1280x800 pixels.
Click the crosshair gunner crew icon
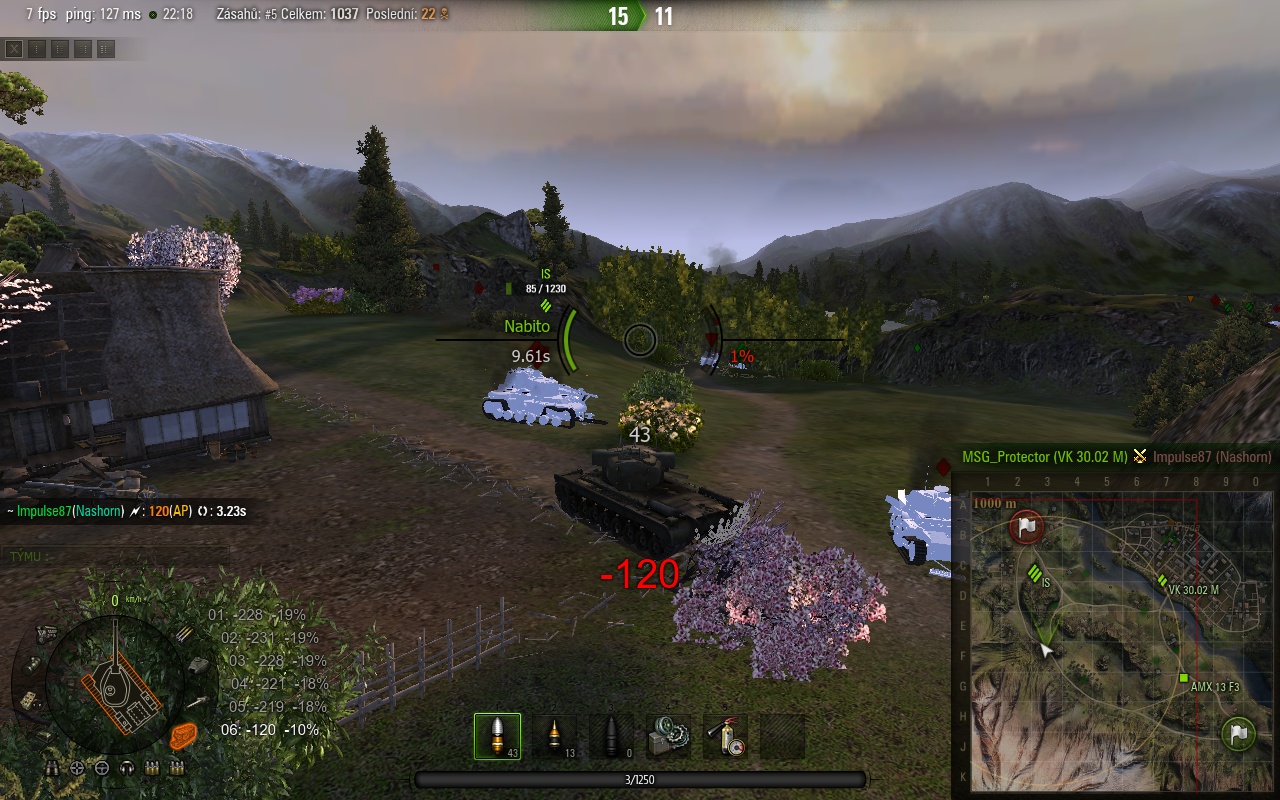[x=77, y=768]
